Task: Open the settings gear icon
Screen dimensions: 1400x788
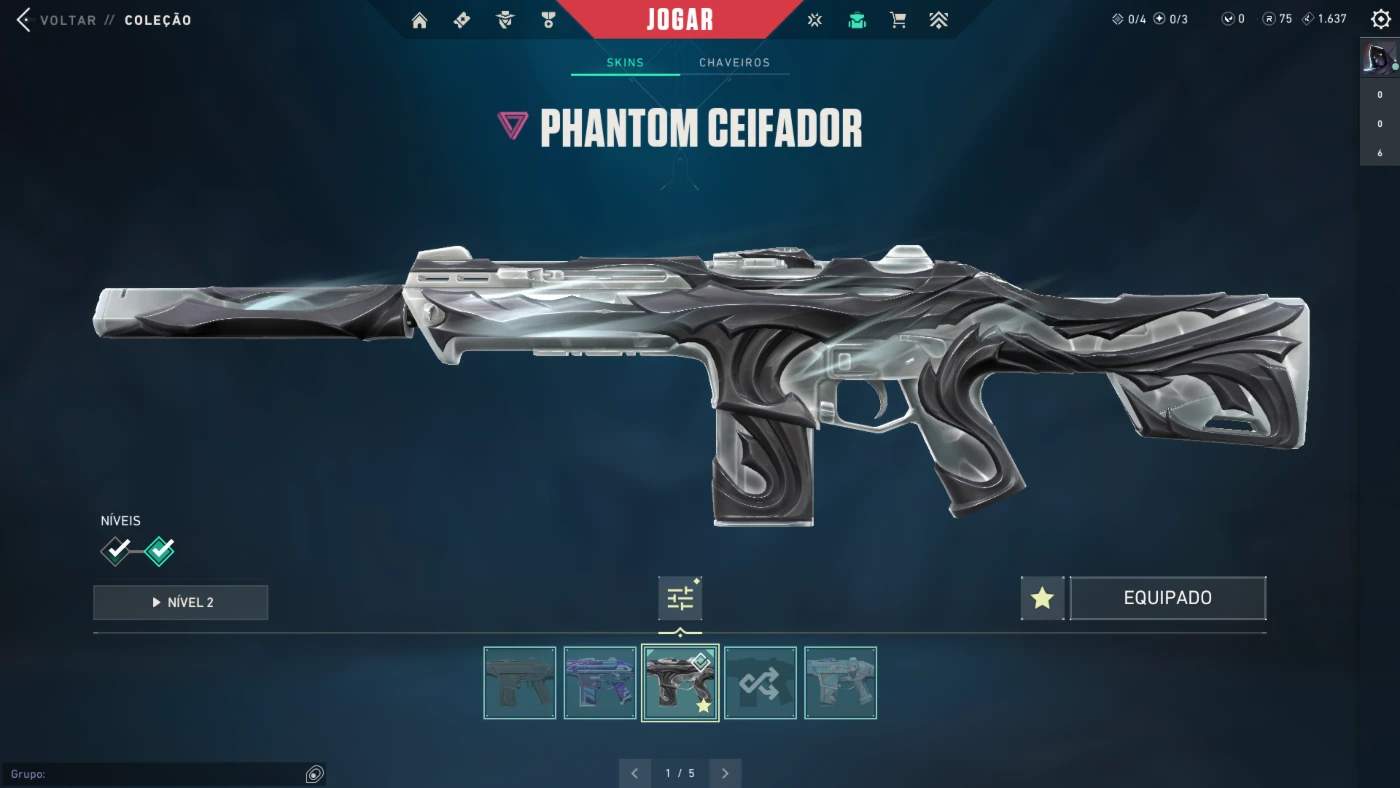Action: coord(1381,19)
